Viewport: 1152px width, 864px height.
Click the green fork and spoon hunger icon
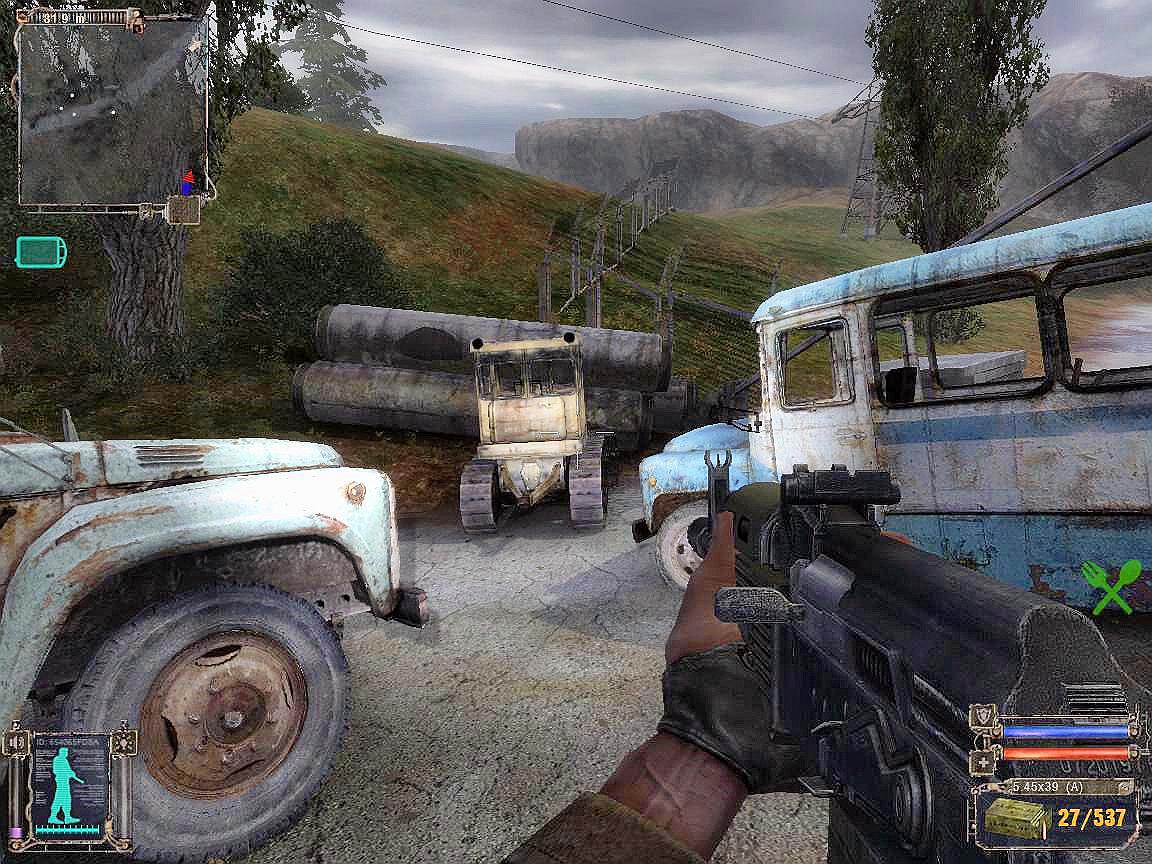click(x=1110, y=586)
